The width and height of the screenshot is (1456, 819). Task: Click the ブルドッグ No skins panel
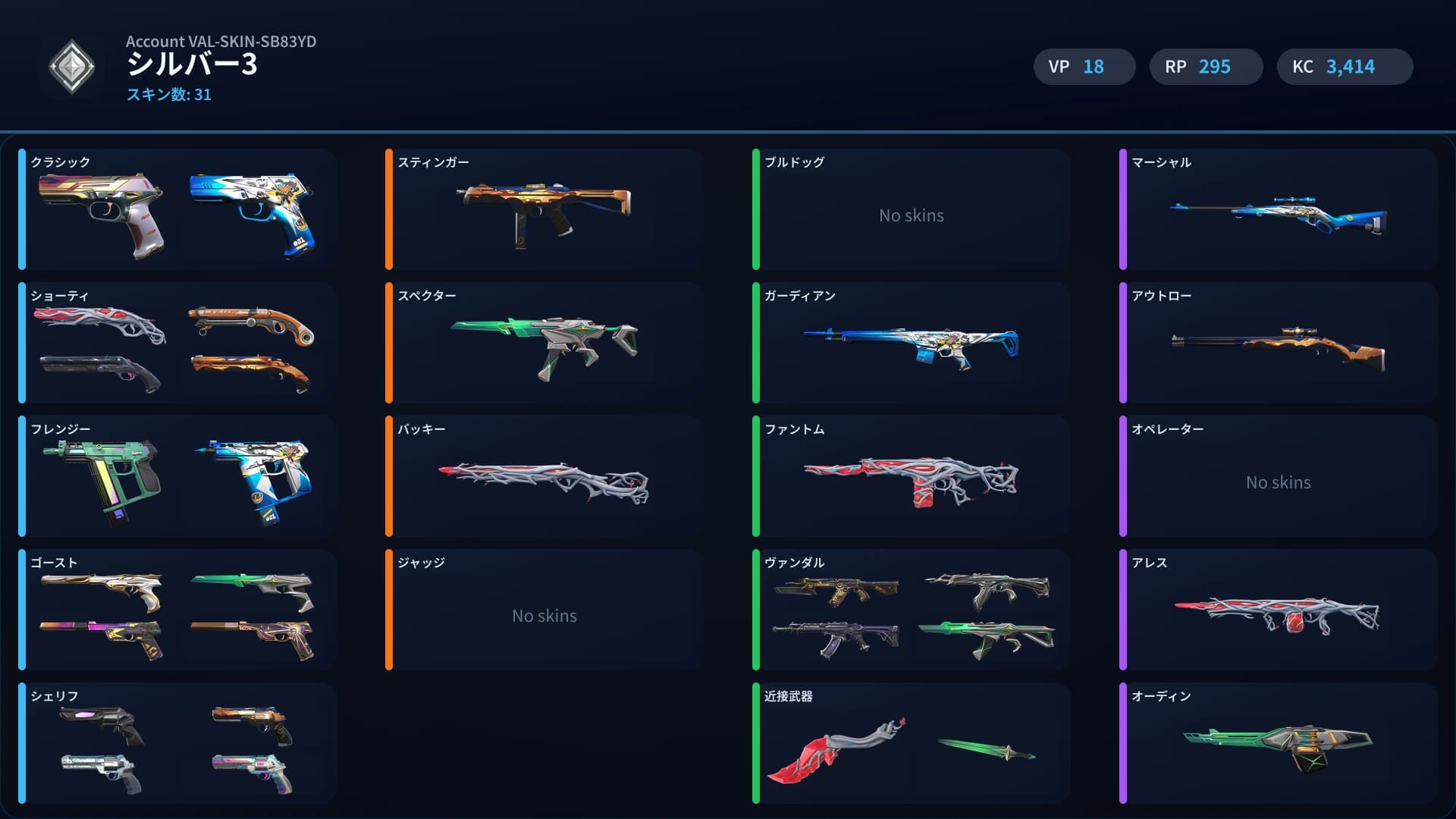pos(910,215)
